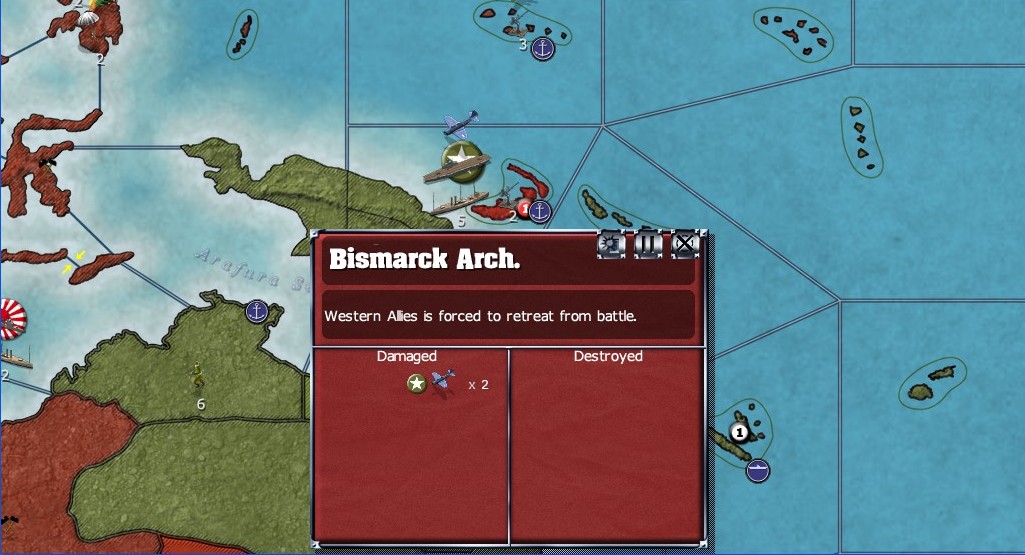Click the ship marker below the numbered island
Viewport: 1025px width, 555px height.
click(758, 469)
